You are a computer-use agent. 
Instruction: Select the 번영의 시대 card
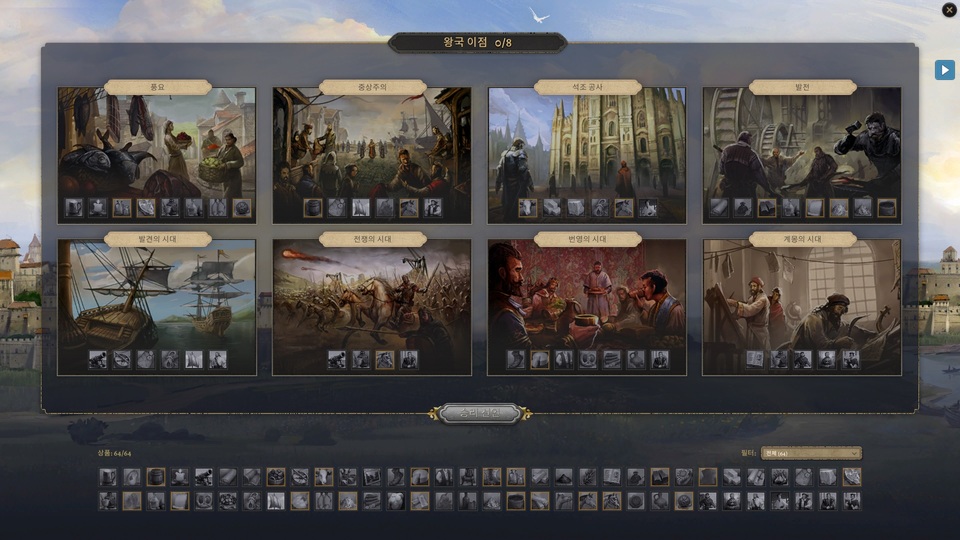coord(587,298)
